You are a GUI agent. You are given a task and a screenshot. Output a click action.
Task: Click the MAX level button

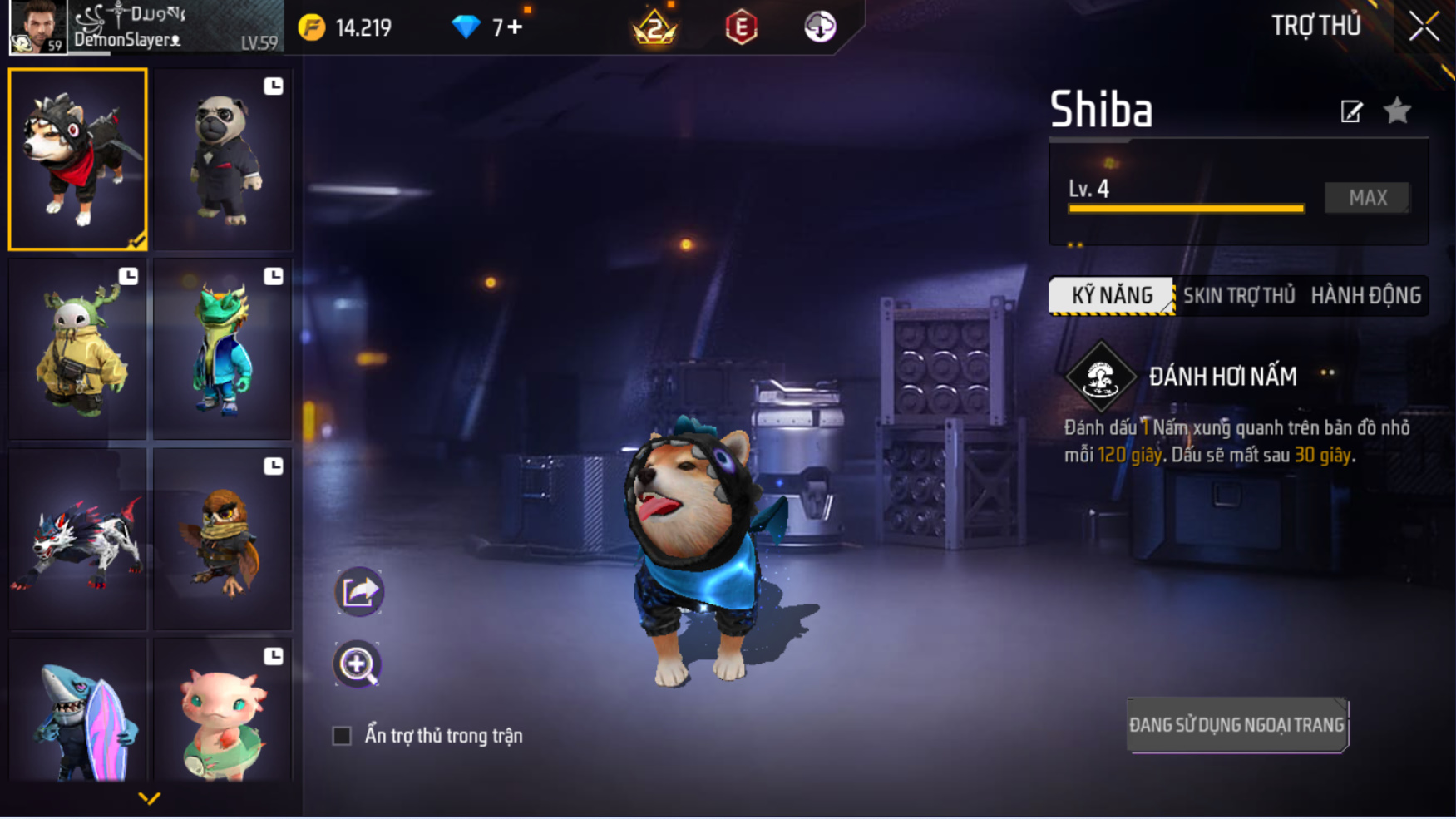coord(1367,198)
